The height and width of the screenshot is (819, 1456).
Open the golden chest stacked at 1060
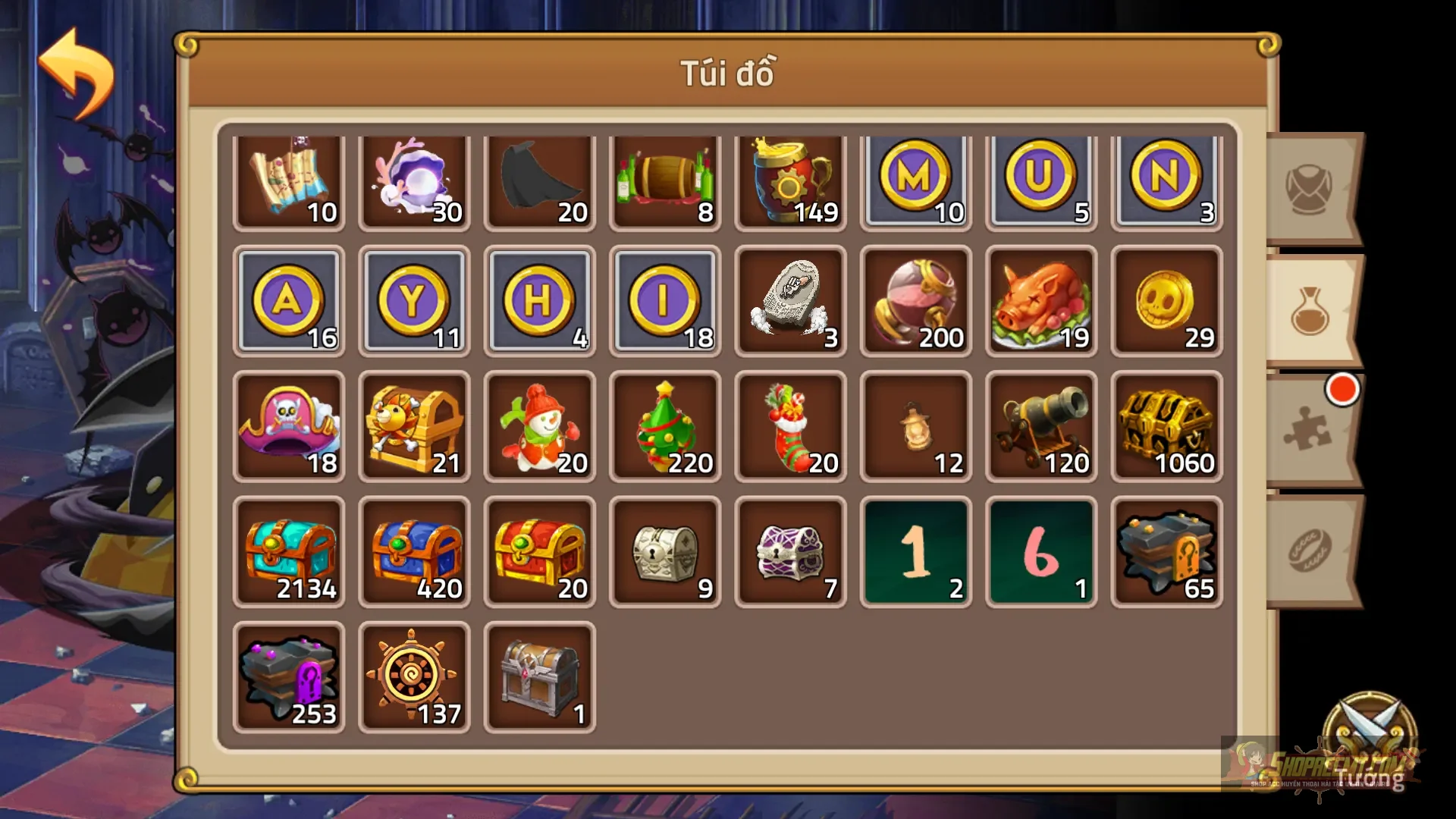[1166, 426]
